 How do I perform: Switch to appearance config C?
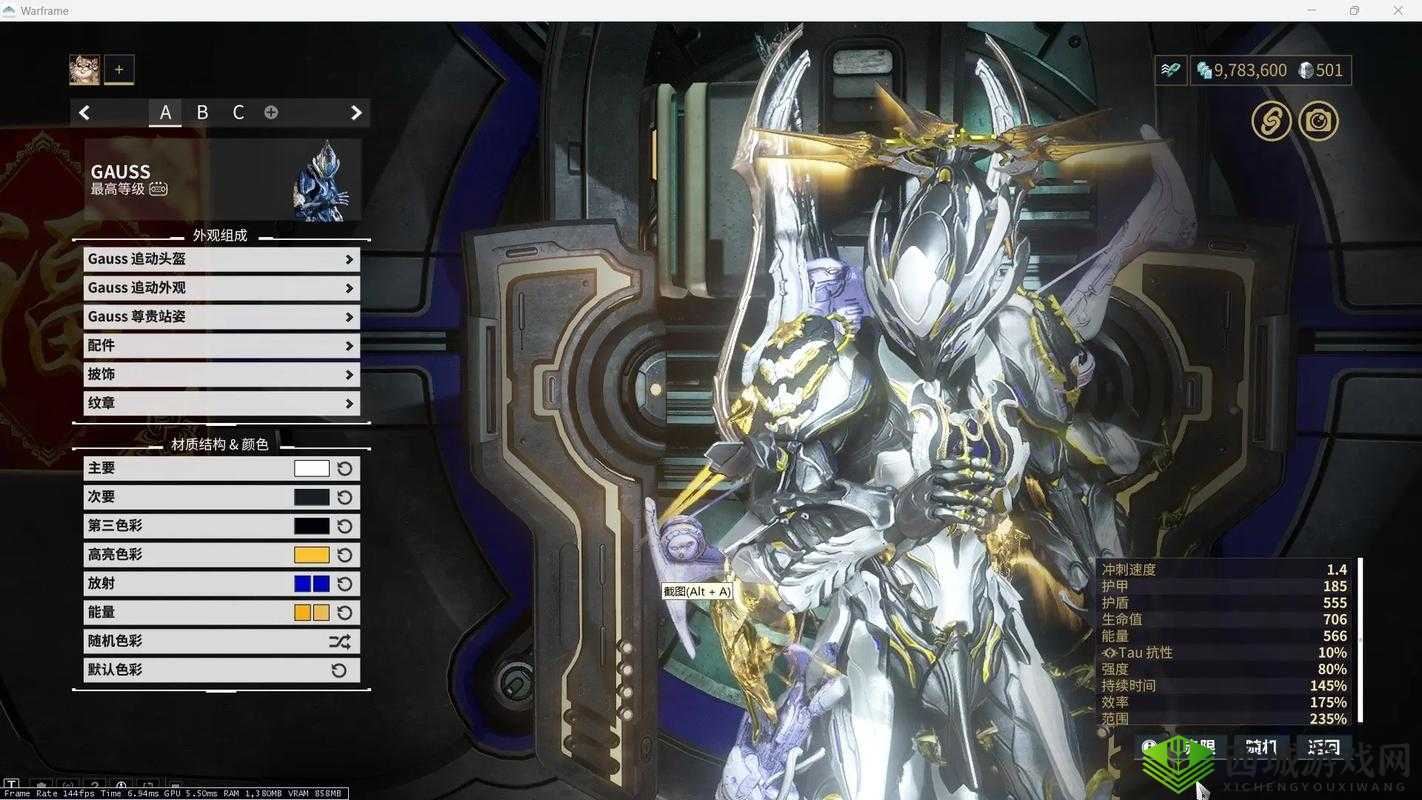point(238,113)
